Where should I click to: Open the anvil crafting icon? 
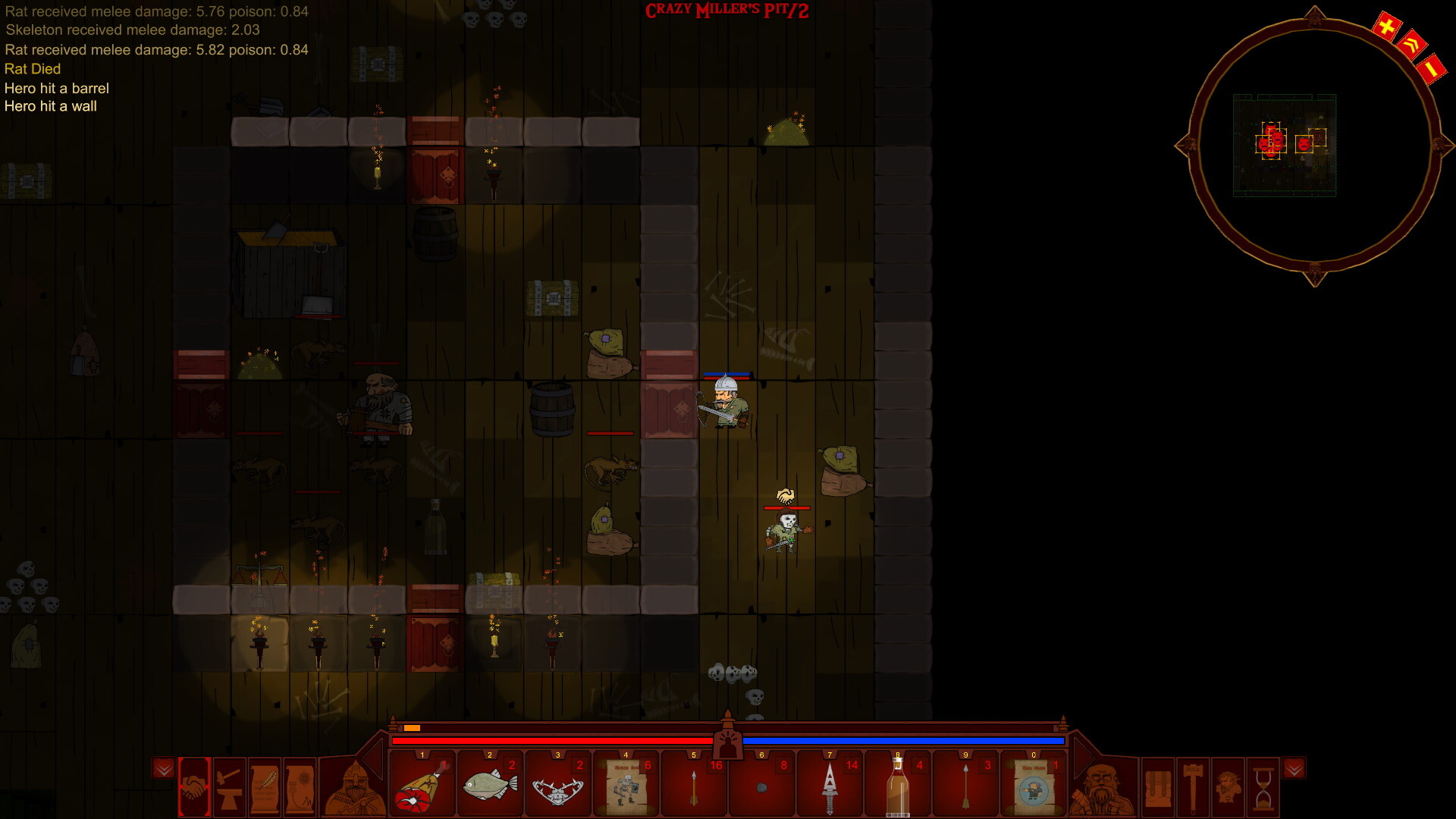tap(229, 787)
